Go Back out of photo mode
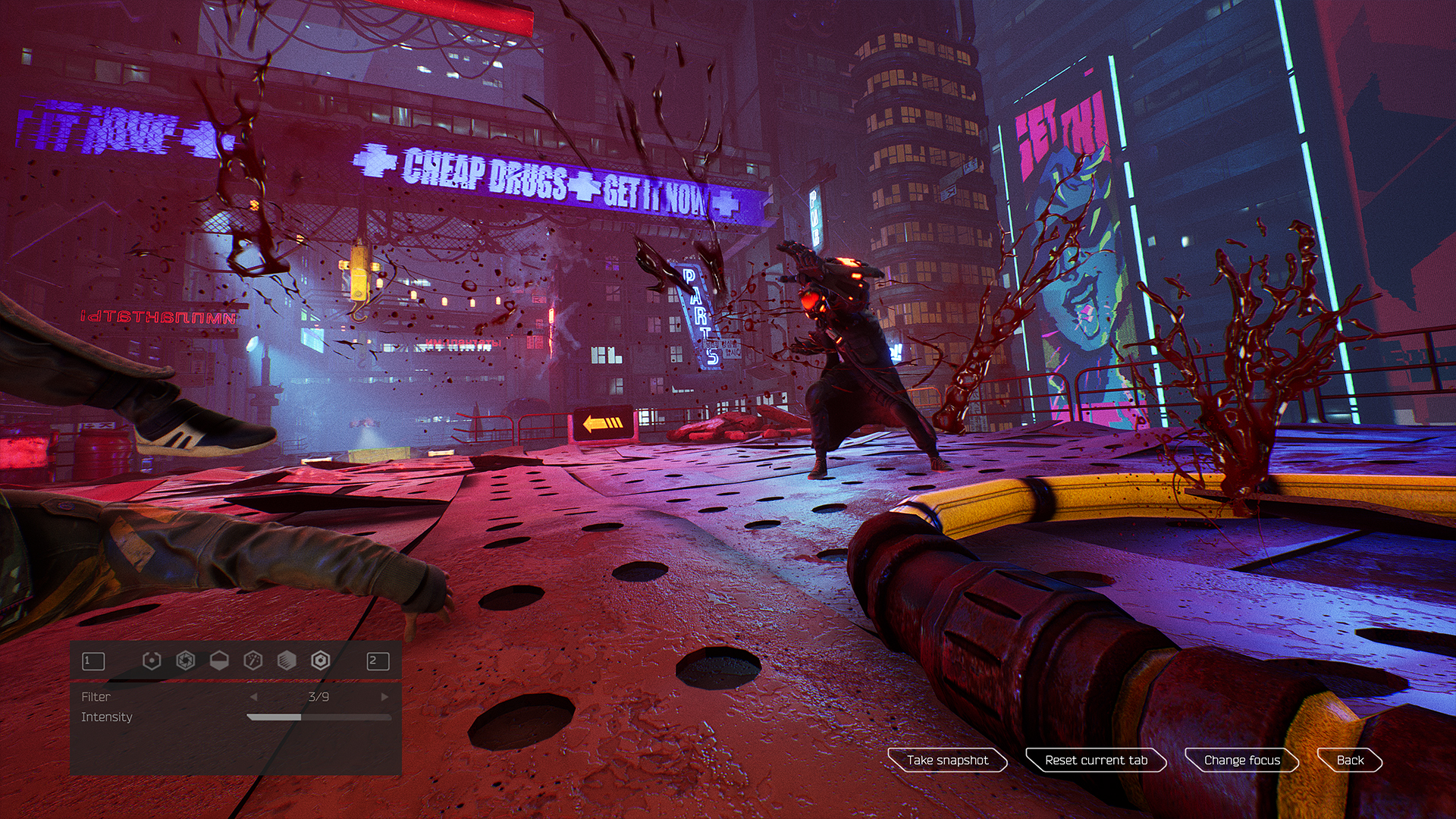 click(x=1350, y=760)
